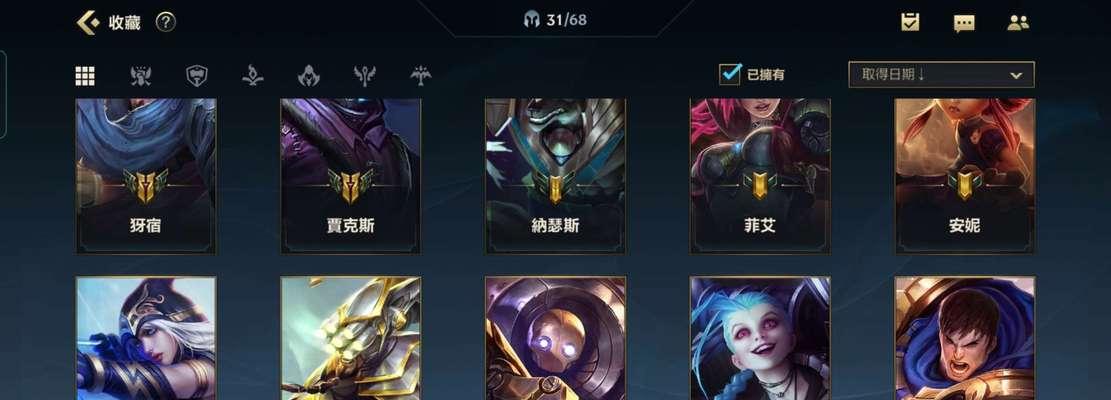The height and width of the screenshot is (400, 1111).
Task: Filter champions by the flame mage role
Action: [x=253, y=76]
